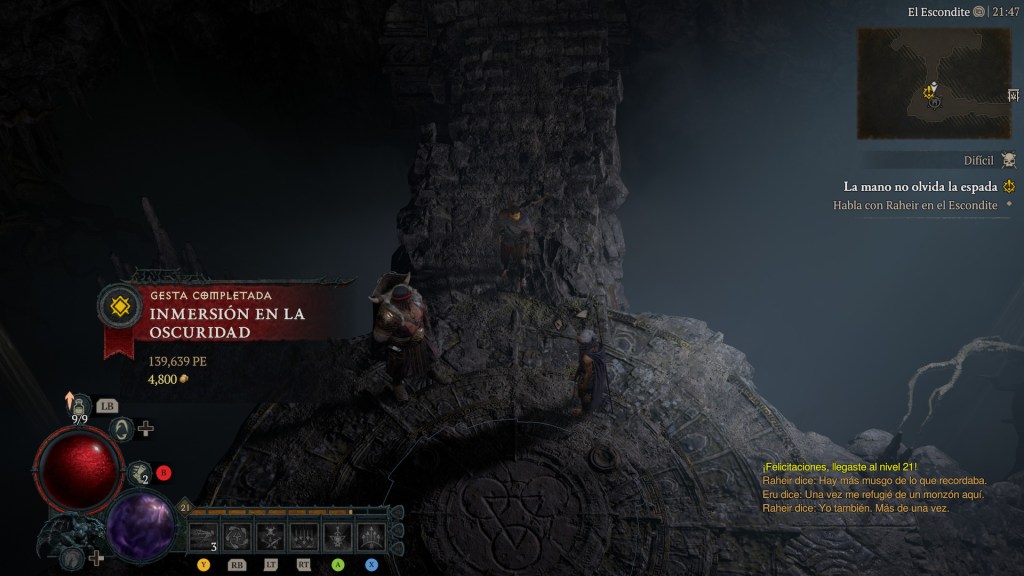This screenshot has height=576, width=1024.
Task: Select the star sigil skill
Action: click(338, 536)
